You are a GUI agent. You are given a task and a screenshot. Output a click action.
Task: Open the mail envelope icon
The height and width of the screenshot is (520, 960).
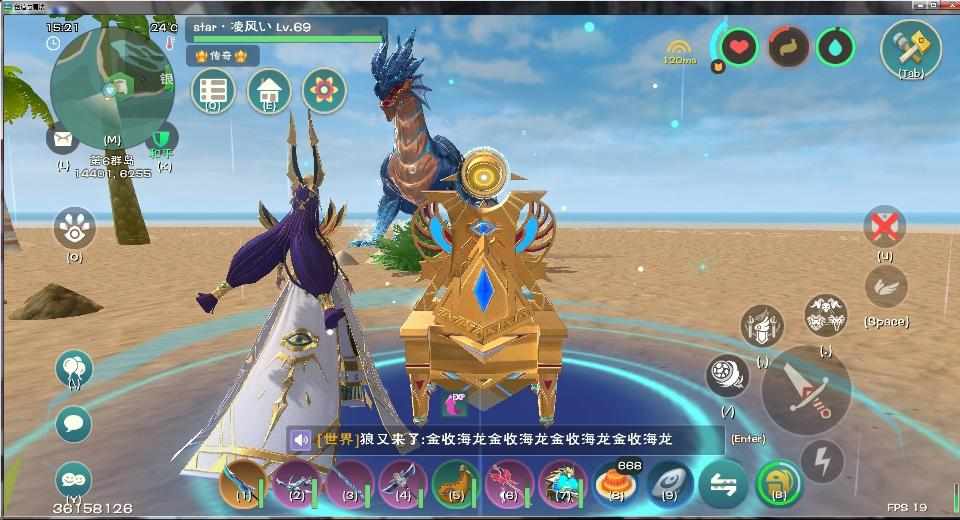tap(62, 138)
